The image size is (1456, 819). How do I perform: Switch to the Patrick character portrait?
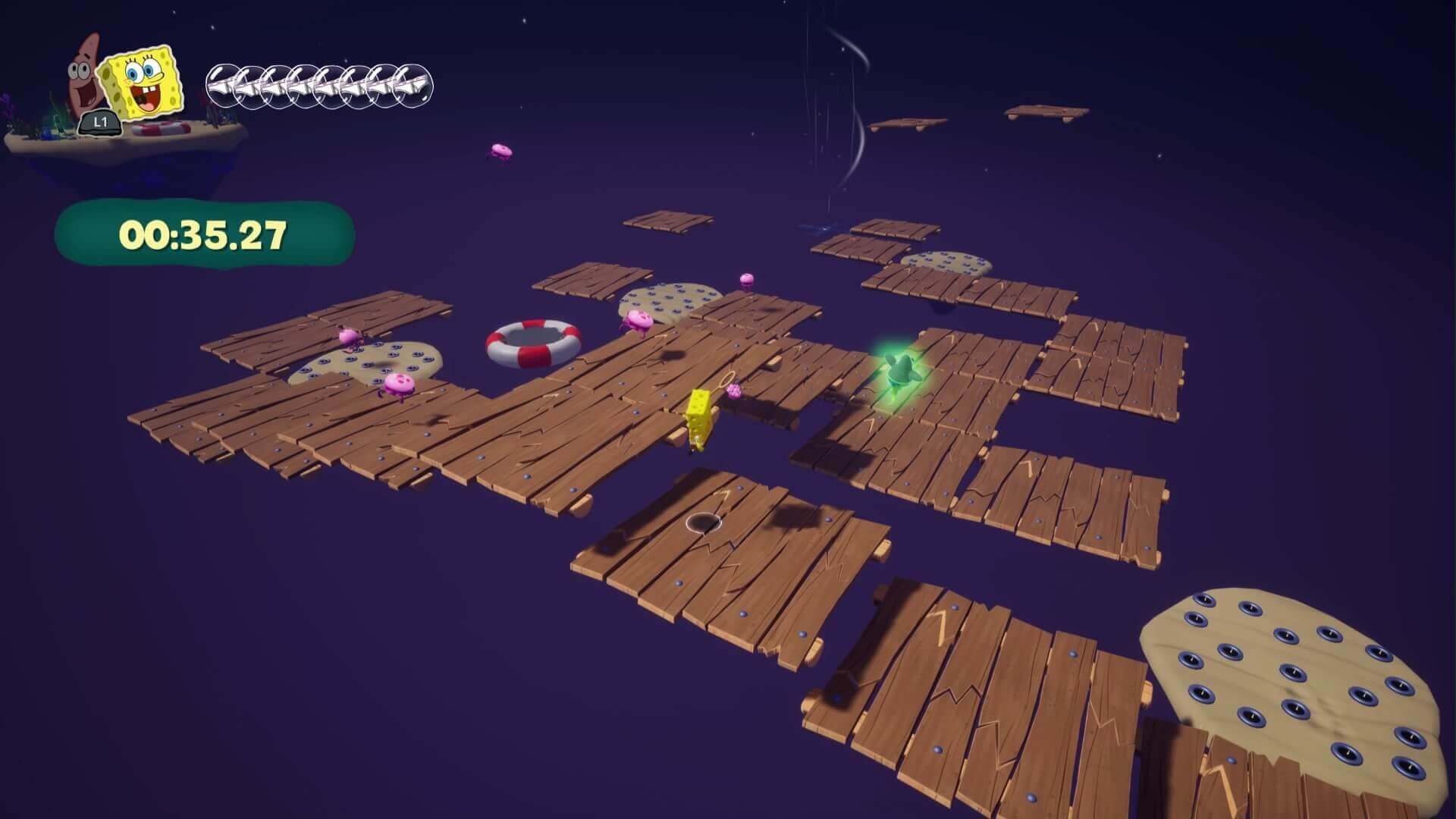click(x=86, y=76)
